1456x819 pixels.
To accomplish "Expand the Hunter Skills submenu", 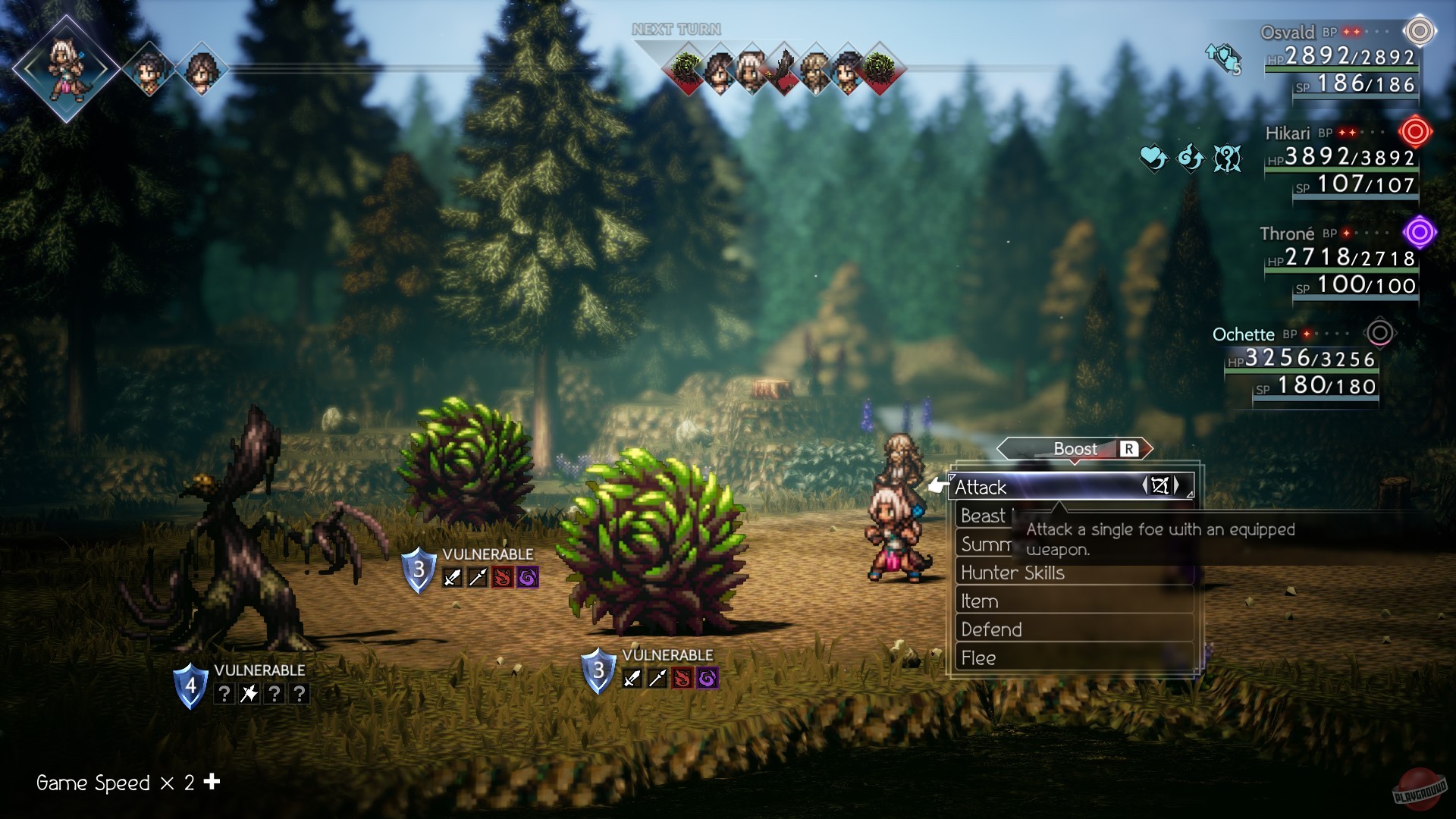I will pyautogui.click(x=1014, y=573).
